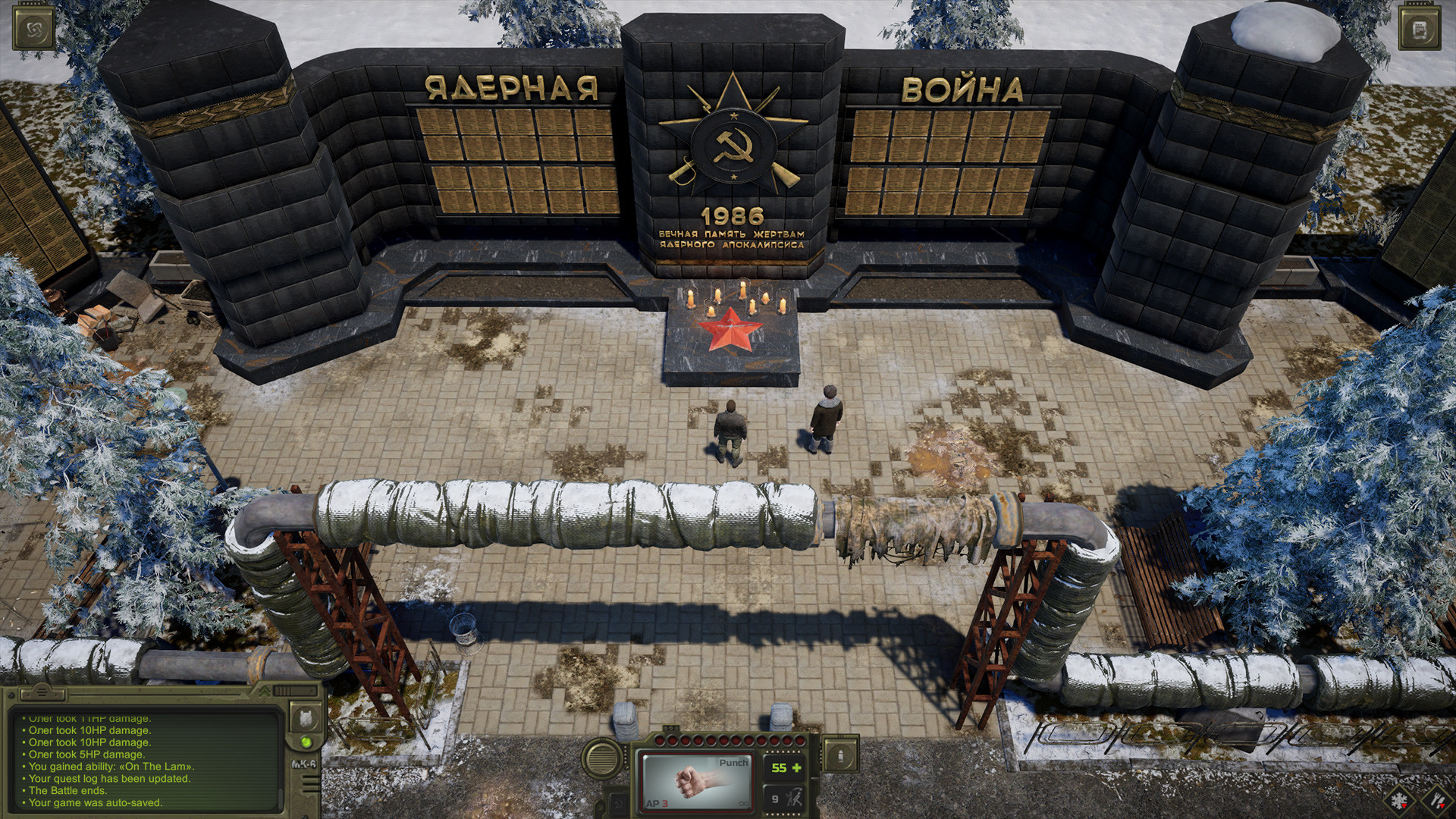Inspect the fork-and-knife hunger status icon
The height and width of the screenshot is (819, 1456).
tap(1438, 799)
